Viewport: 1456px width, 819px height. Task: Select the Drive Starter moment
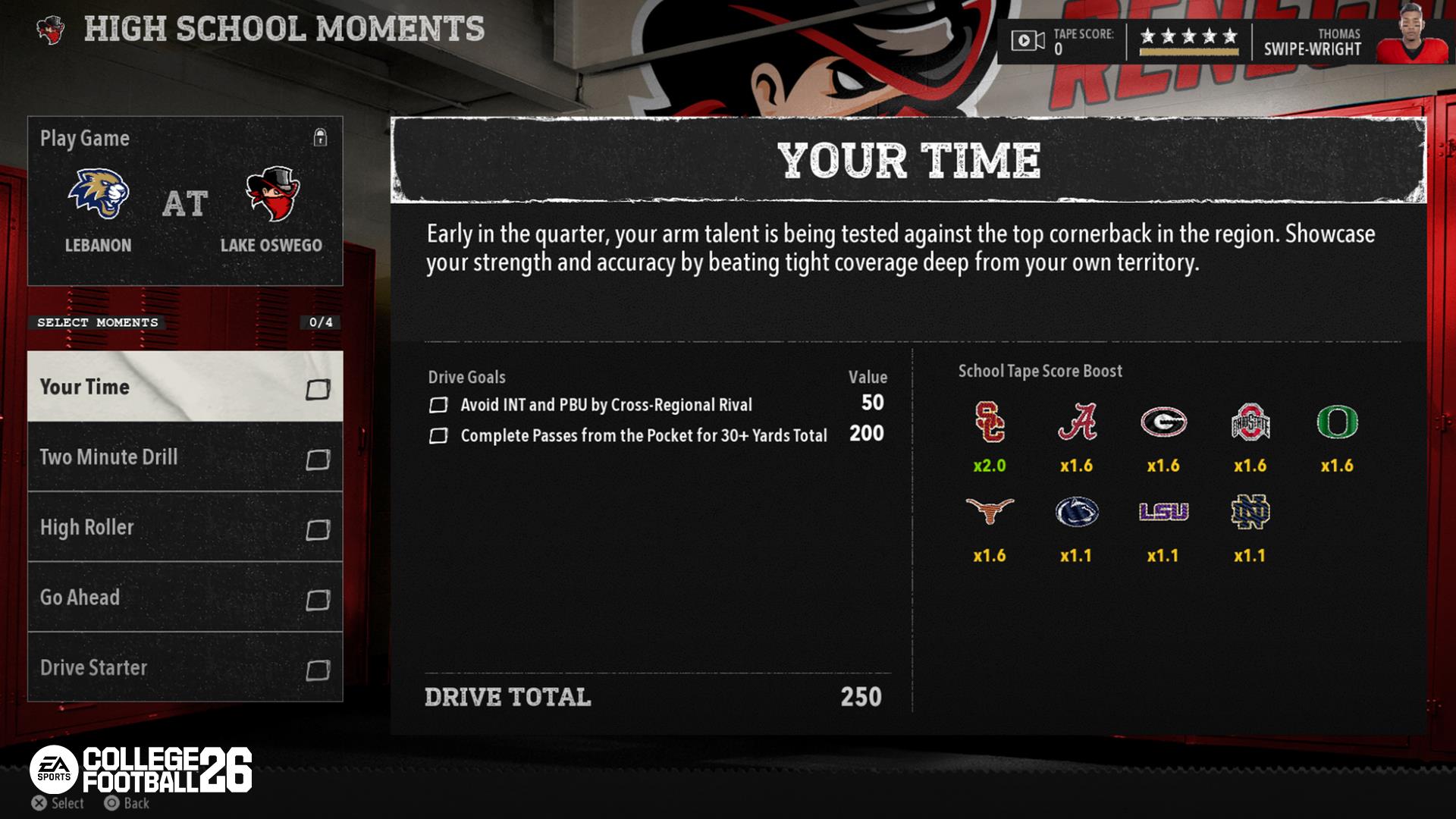click(x=184, y=667)
